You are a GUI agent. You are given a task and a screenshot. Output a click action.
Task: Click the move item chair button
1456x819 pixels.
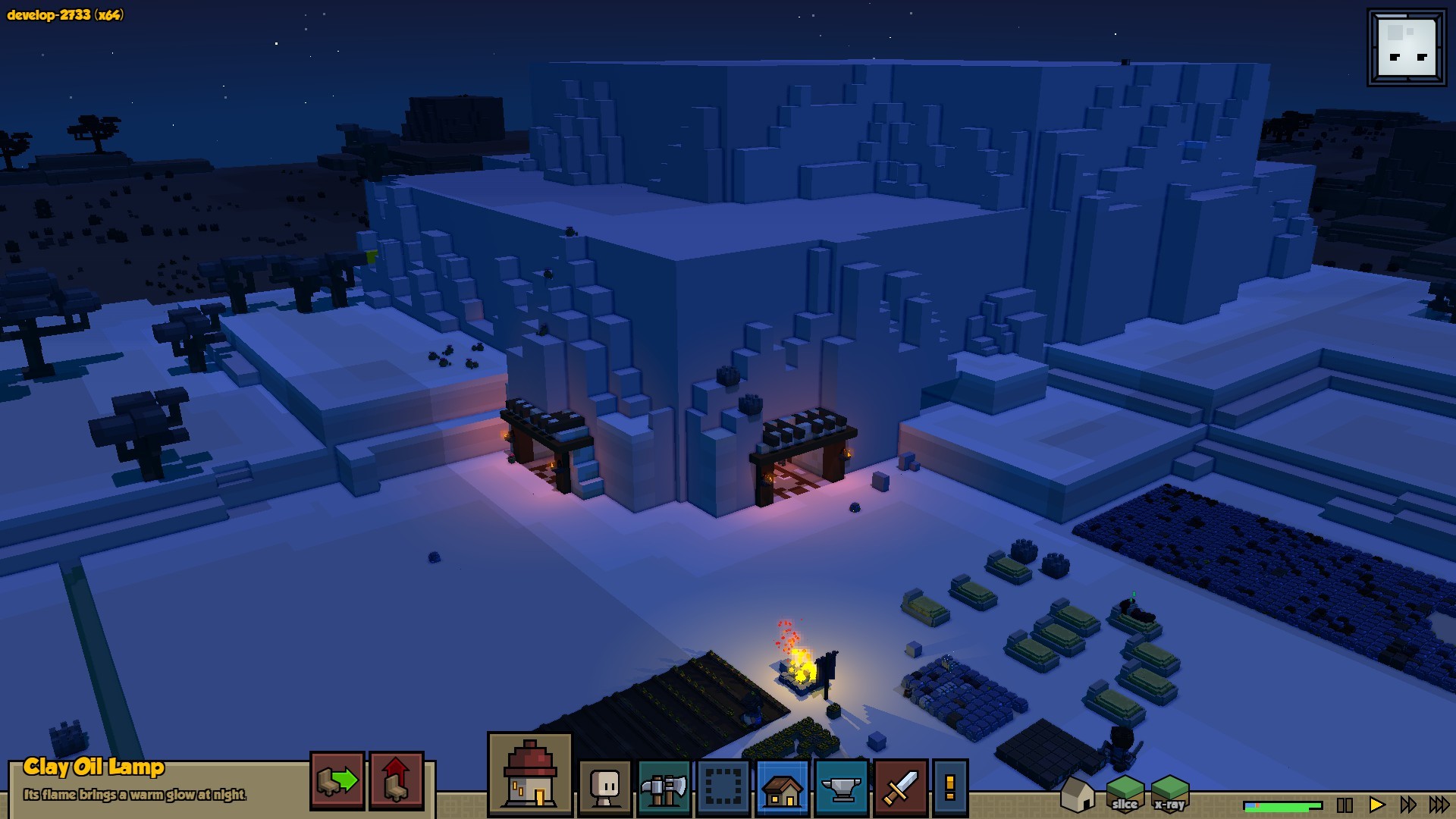(x=337, y=780)
